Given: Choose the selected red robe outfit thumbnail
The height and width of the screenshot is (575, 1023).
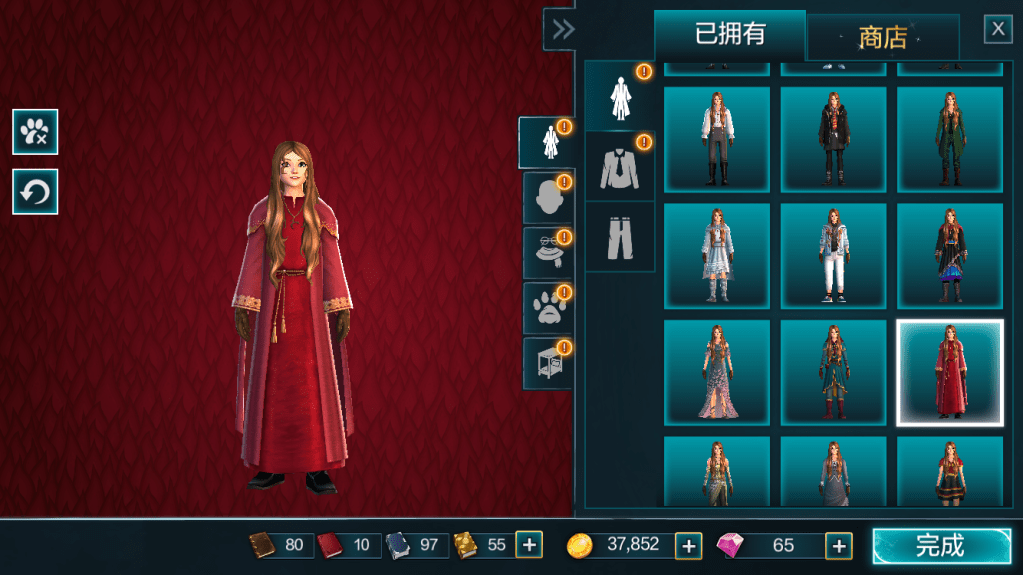Looking at the screenshot, I should pos(950,373).
